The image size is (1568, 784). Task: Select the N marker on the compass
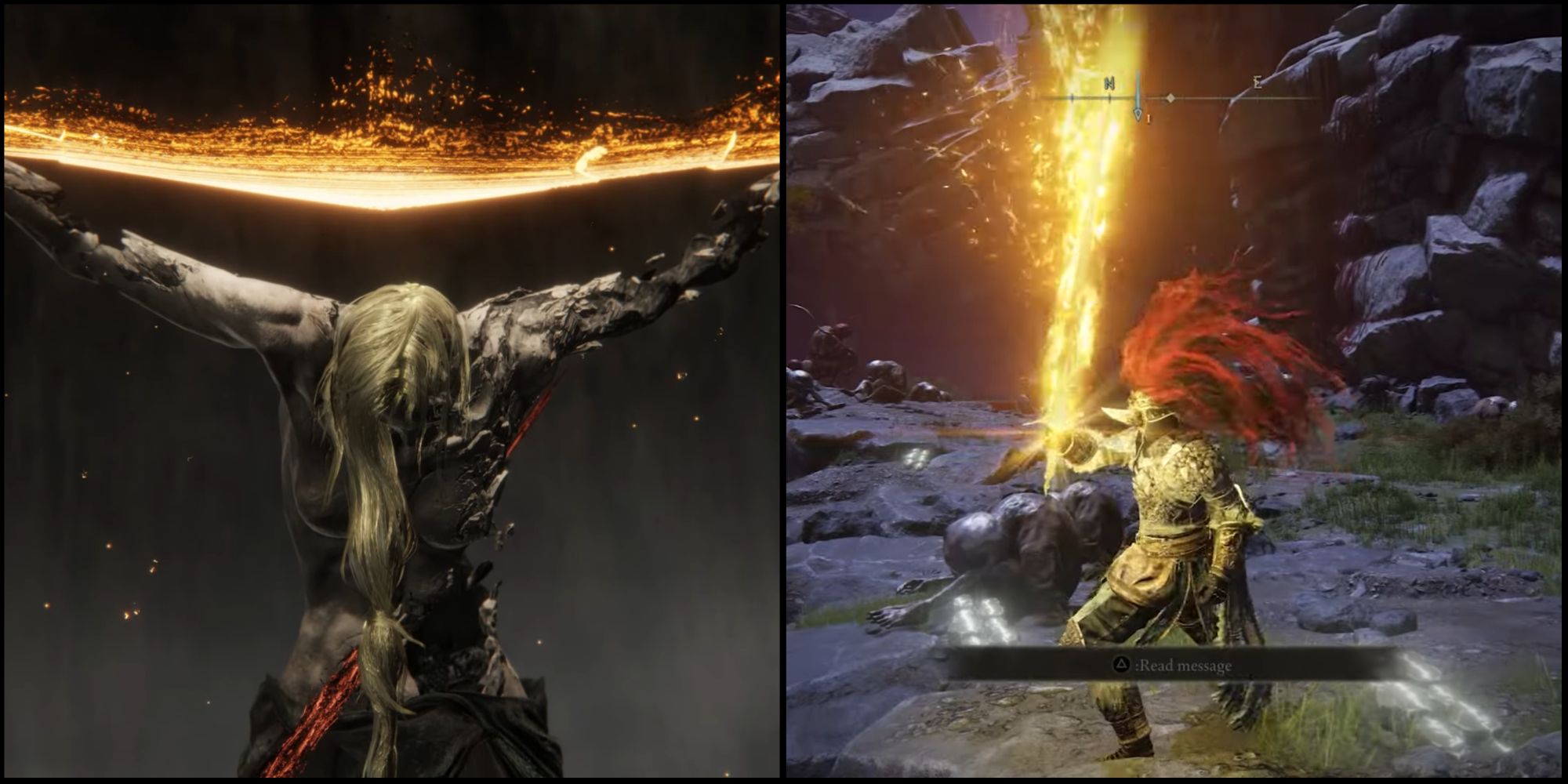pyautogui.click(x=1109, y=82)
